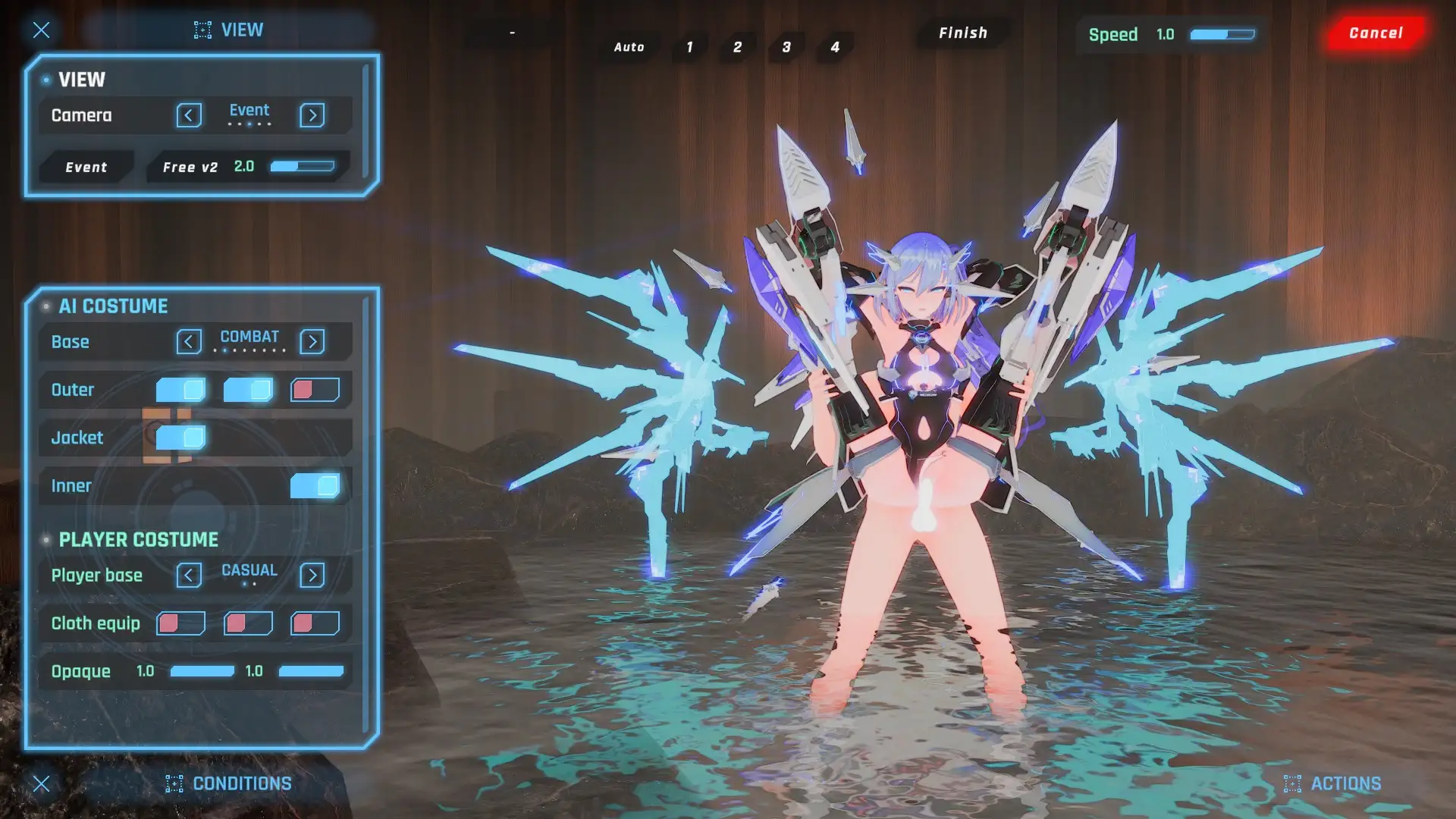1456x819 pixels.
Task: Toggle the Jacket switch
Action: click(181, 438)
